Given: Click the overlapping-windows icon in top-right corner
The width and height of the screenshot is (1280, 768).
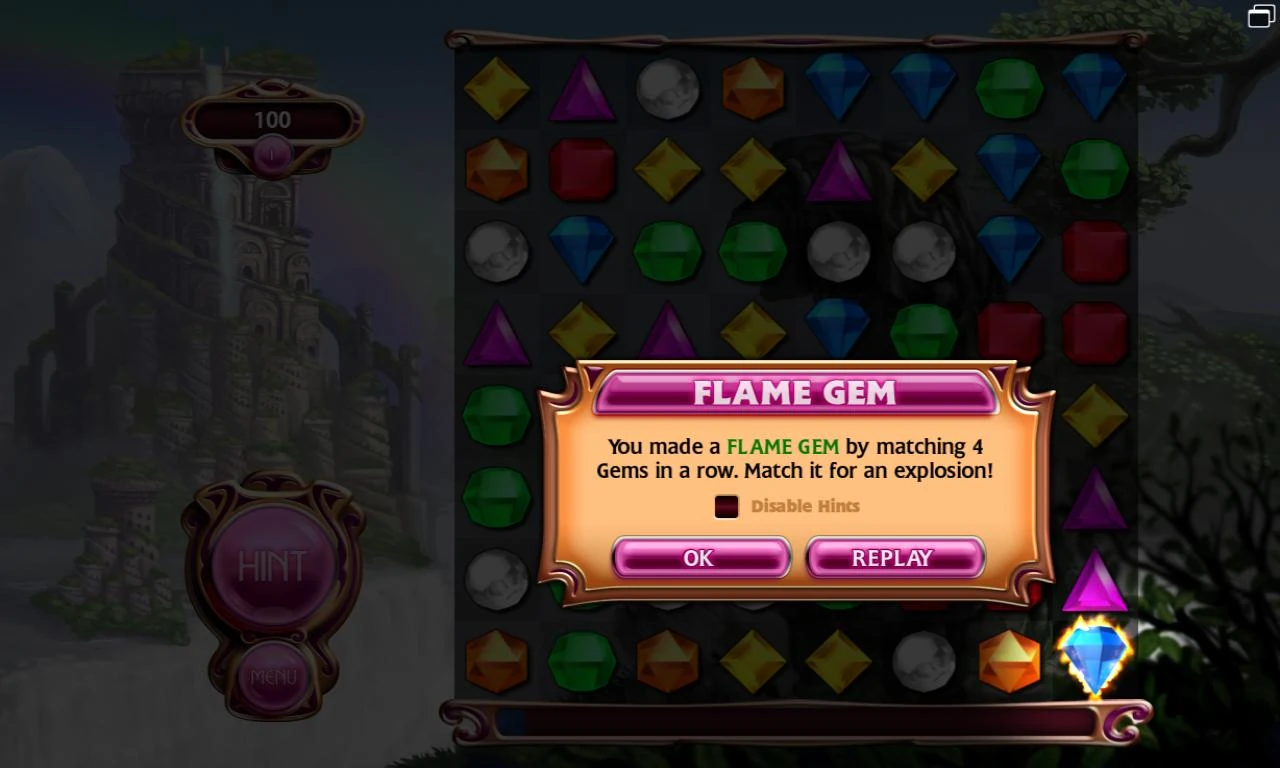Looking at the screenshot, I should point(1259,16).
